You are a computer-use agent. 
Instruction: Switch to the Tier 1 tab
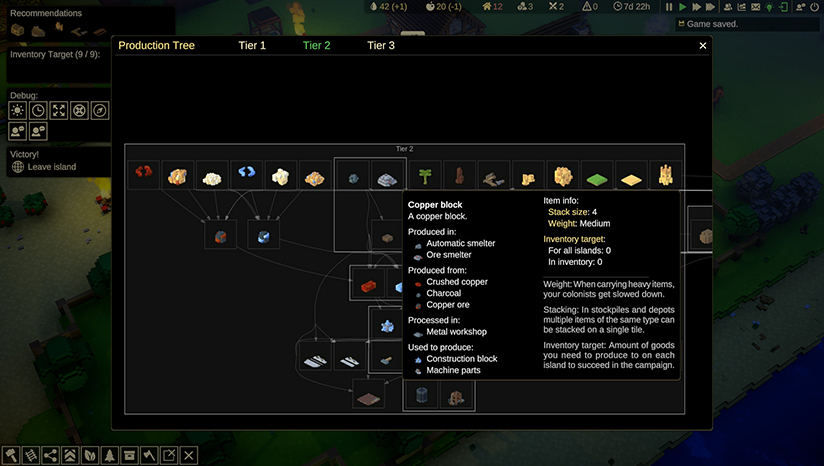(x=252, y=45)
